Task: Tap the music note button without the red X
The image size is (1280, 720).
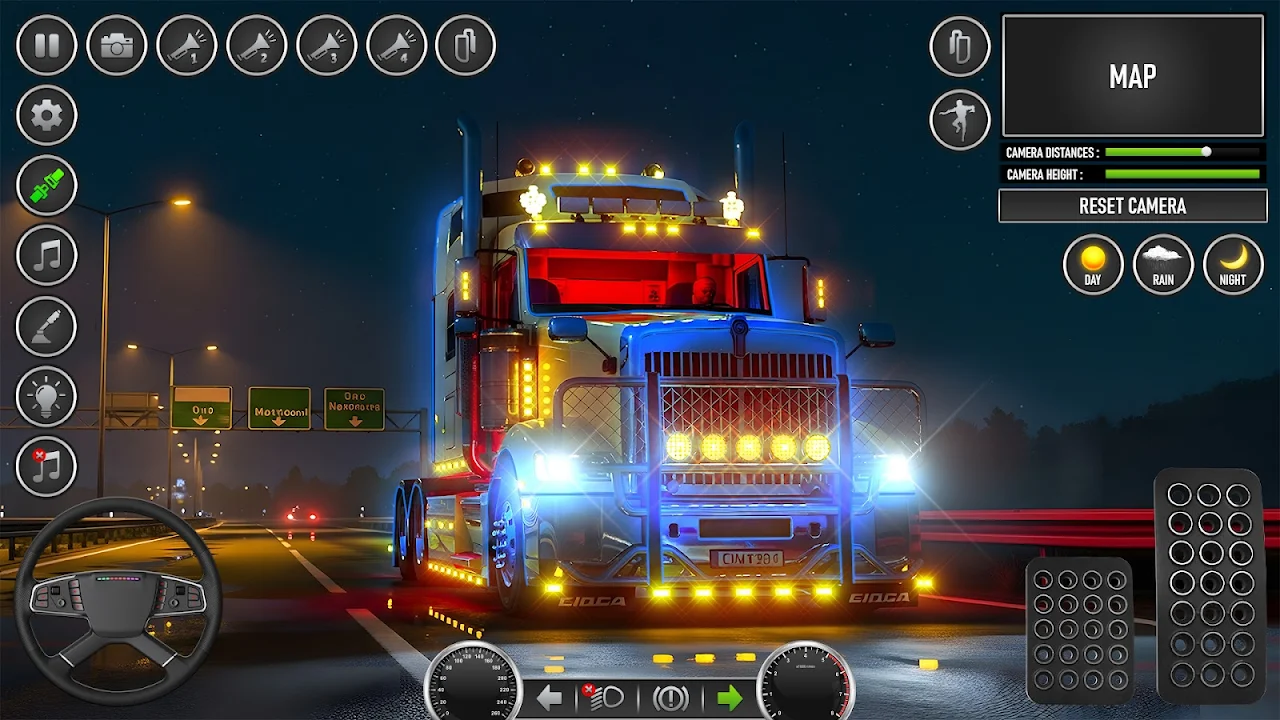Action: pyautogui.click(x=47, y=255)
